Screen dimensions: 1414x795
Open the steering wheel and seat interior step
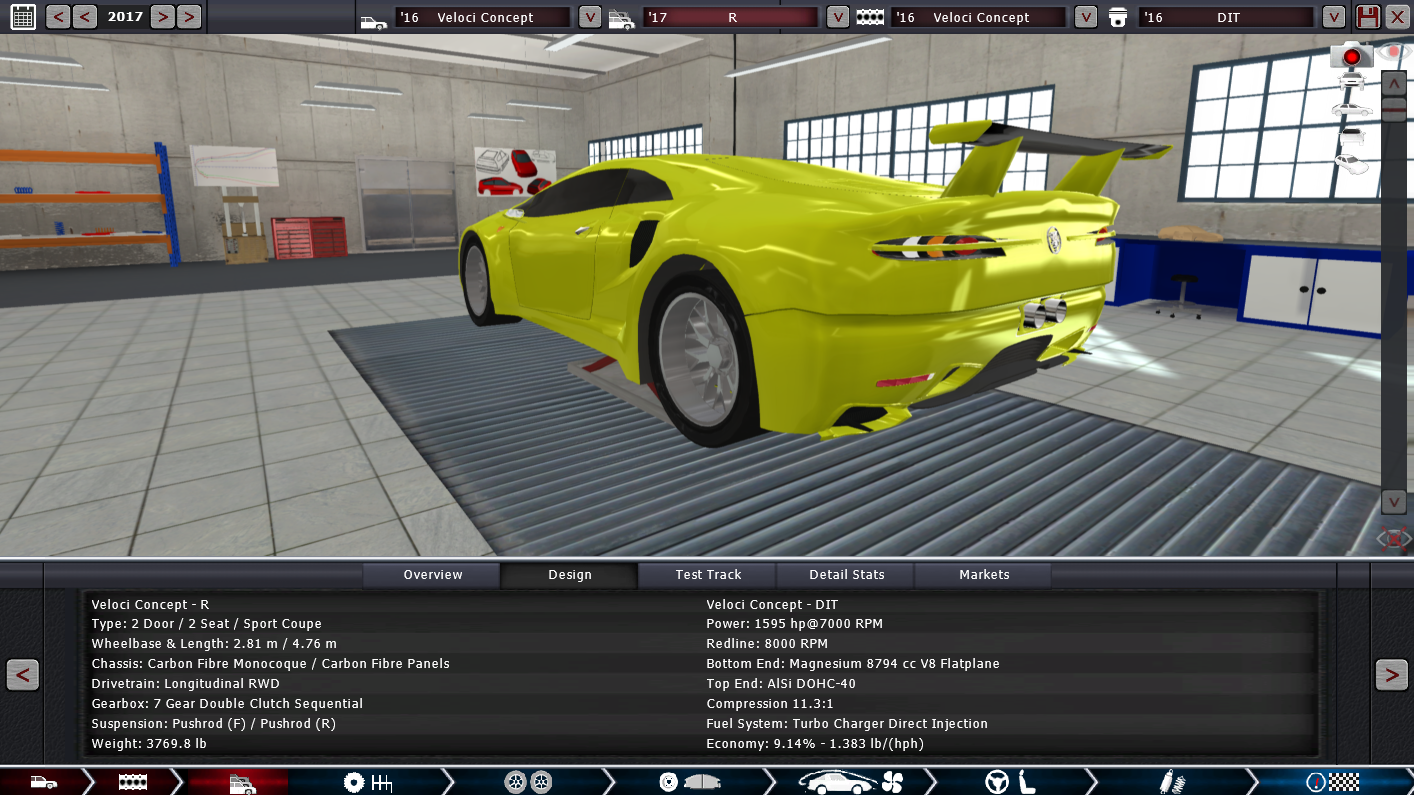click(1010, 782)
